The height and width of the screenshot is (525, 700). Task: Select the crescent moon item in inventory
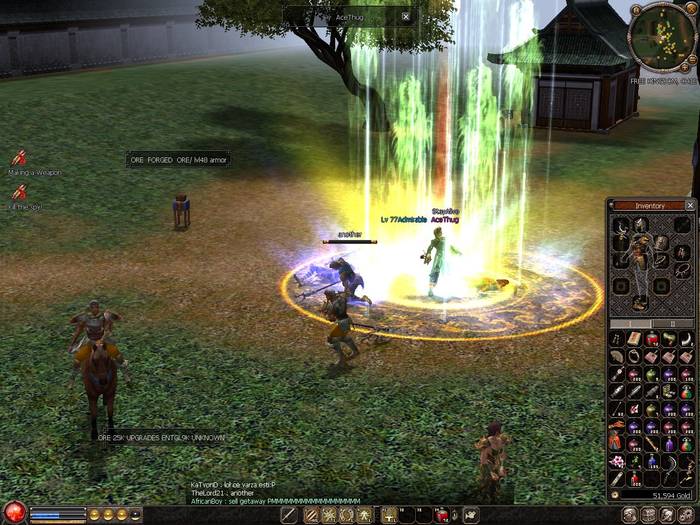tap(688, 339)
